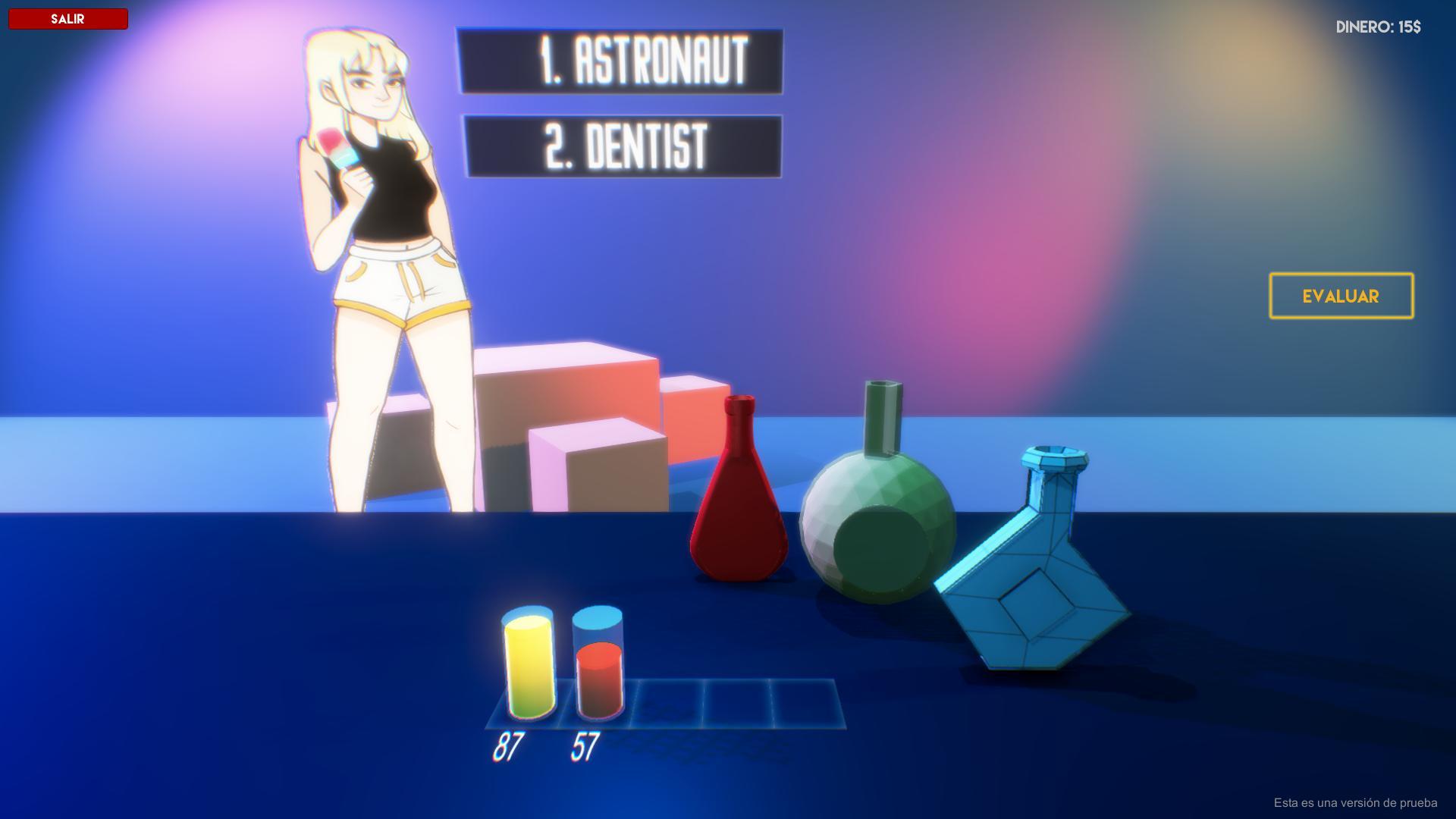Click the DINERO 15$ money counter

[x=1379, y=27]
